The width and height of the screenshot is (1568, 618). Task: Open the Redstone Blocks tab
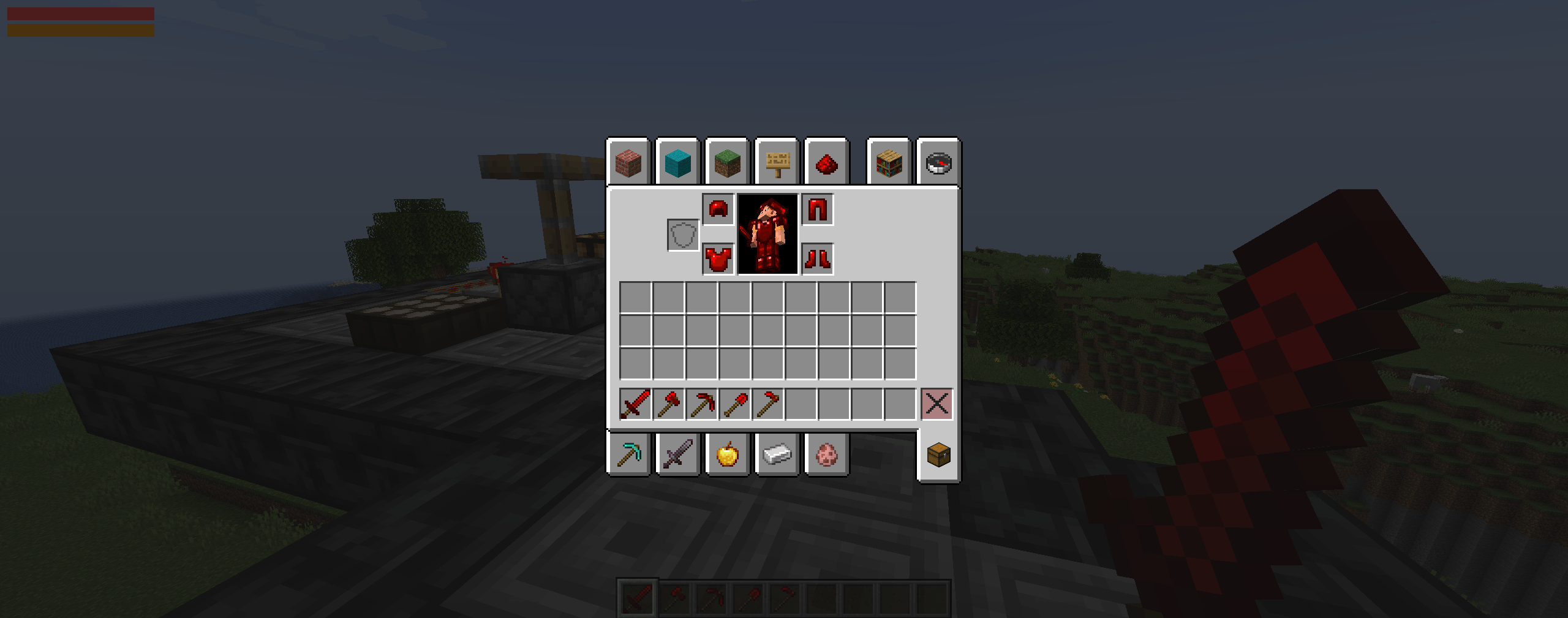click(827, 164)
